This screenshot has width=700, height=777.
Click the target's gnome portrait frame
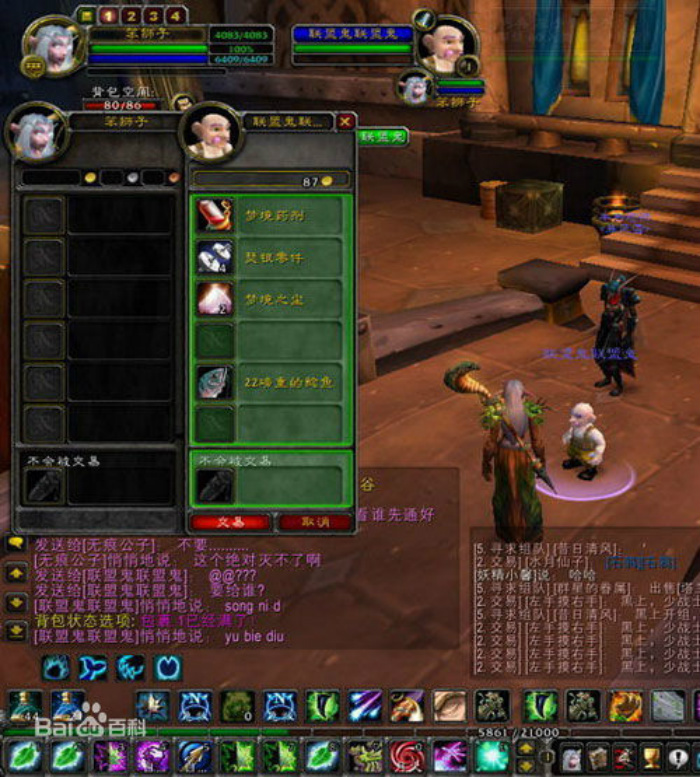tap(447, 44)
